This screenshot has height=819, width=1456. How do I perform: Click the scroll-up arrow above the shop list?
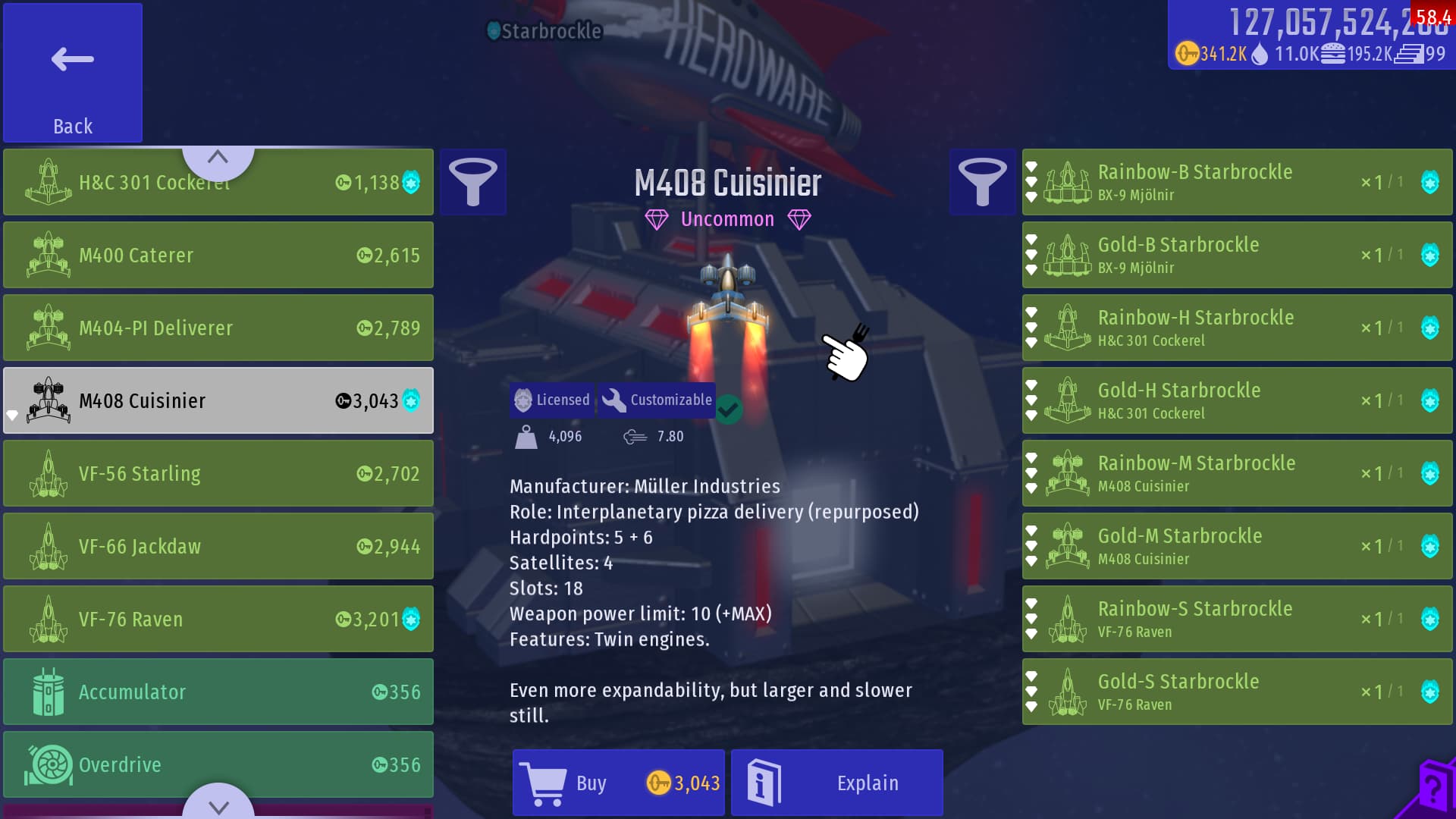pyautogui.click(x=218, y=158)
